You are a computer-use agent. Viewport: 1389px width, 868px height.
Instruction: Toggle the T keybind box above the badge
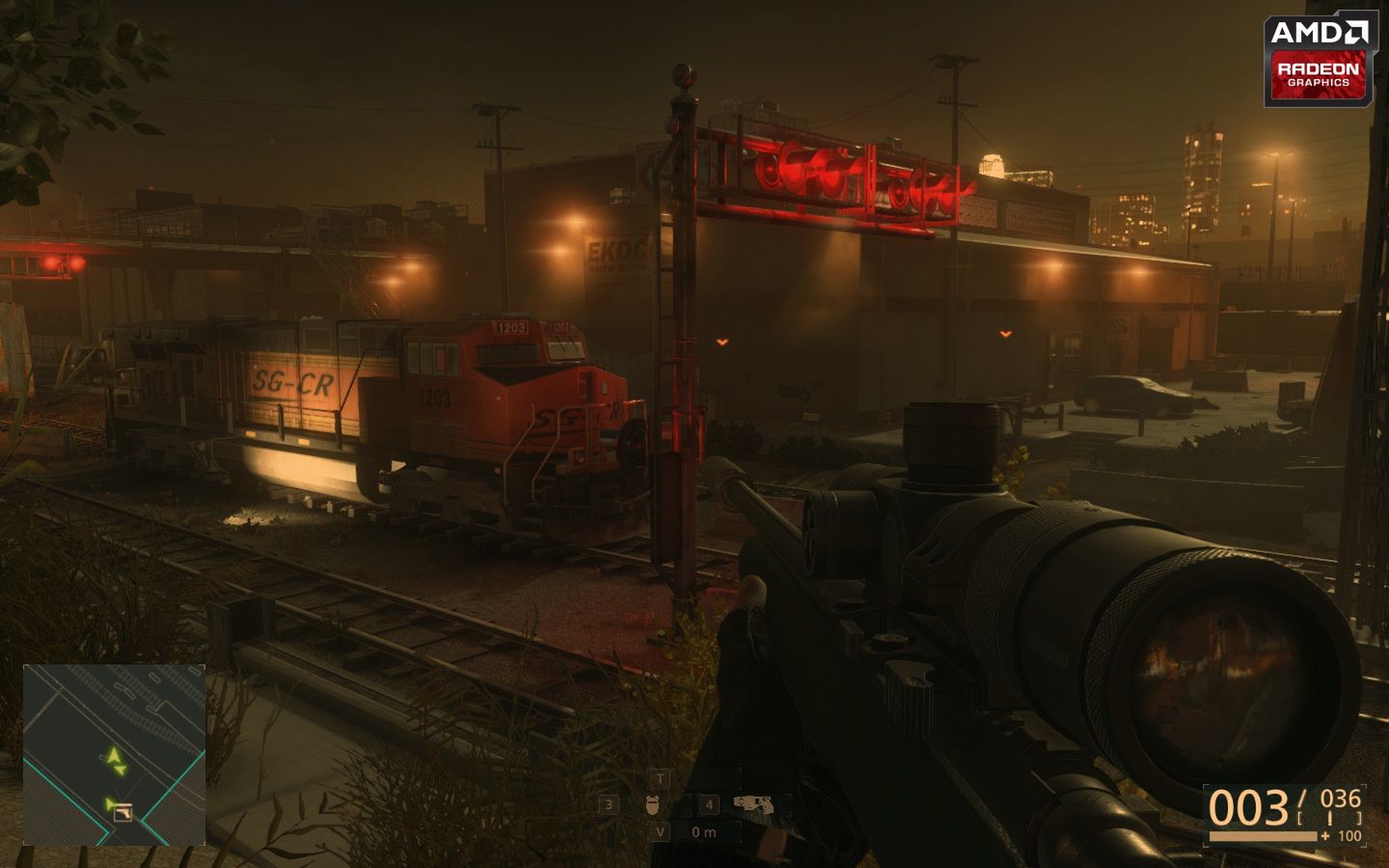tap(660, 778)
